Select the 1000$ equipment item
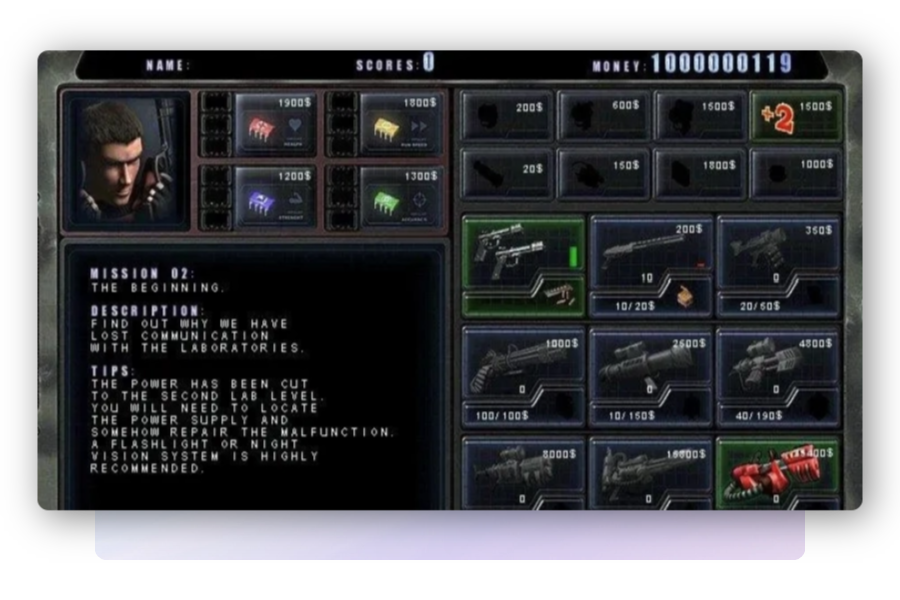Screen dimensions: 900x600 pos(796,174)
